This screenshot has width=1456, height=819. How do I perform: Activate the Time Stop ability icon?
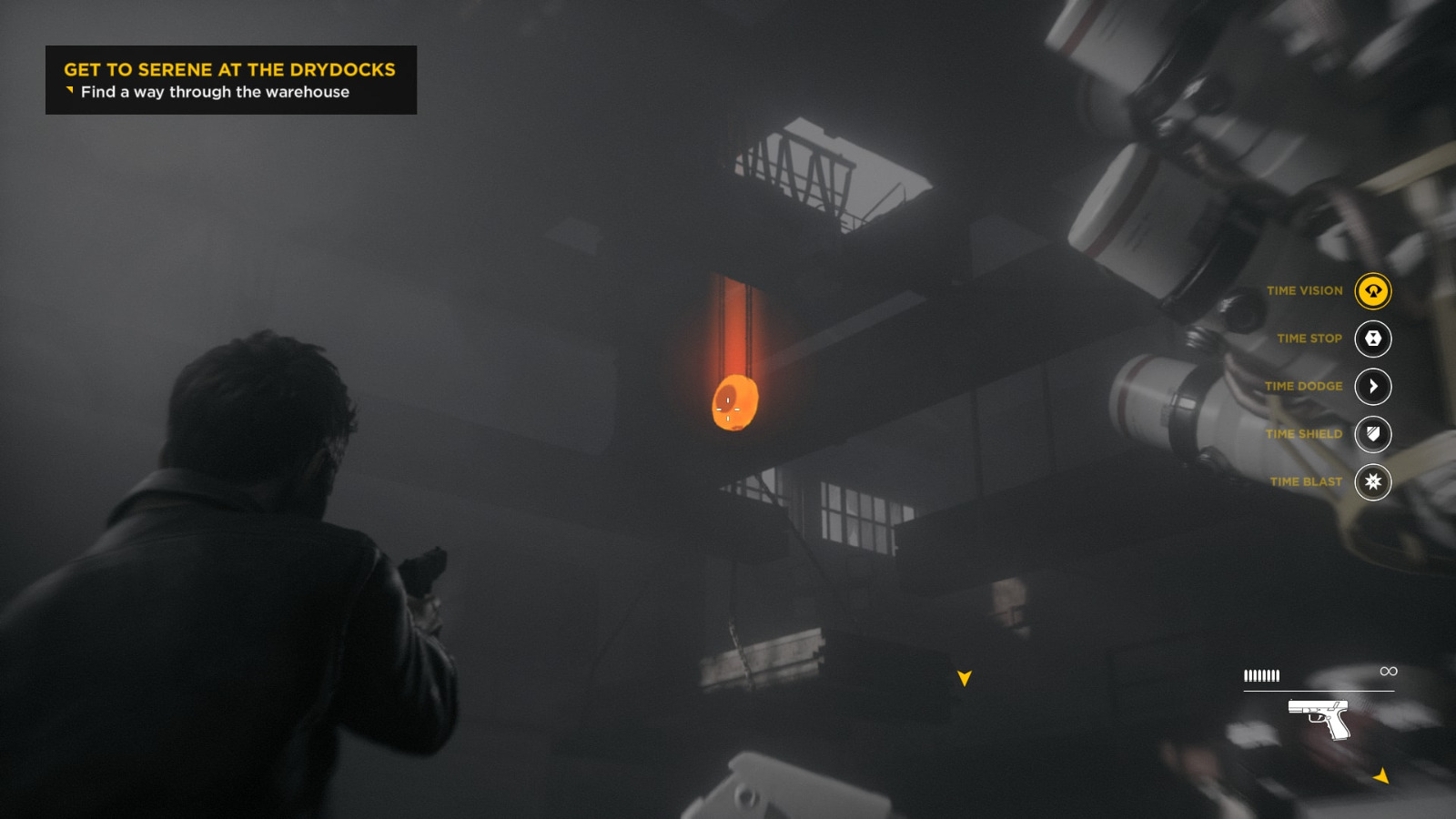point(1374,338)
